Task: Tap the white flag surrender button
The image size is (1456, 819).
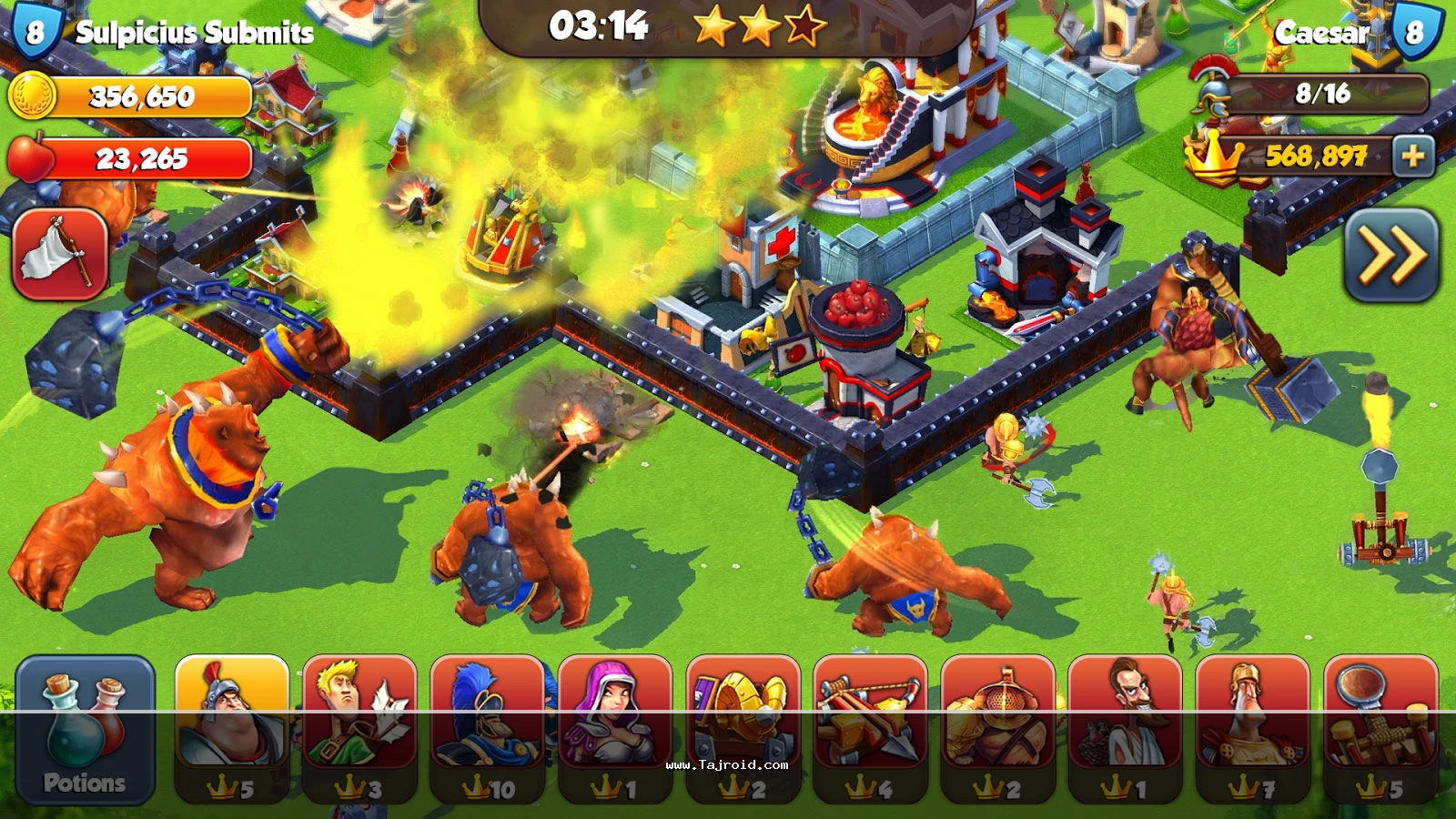Action: click(60, 254)
